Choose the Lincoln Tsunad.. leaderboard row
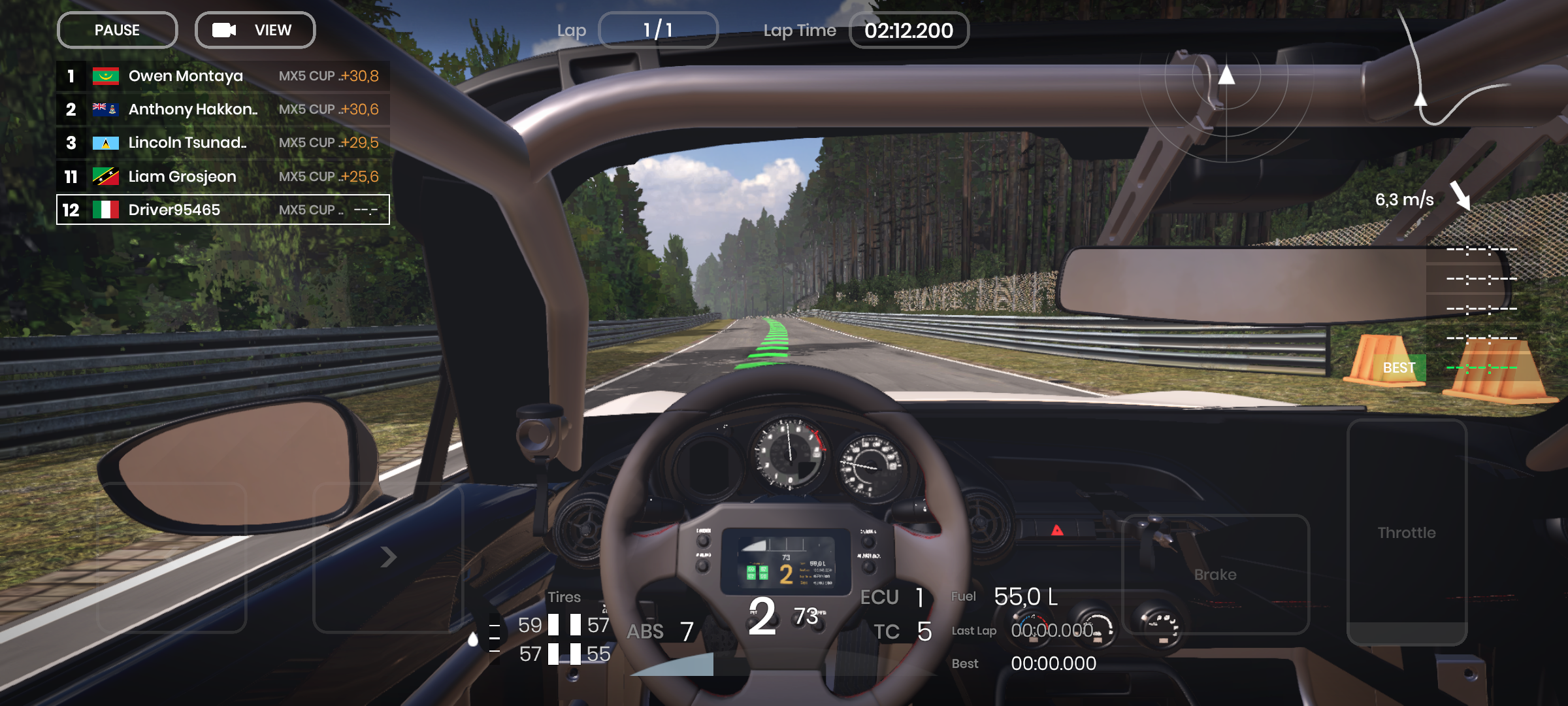The height and width of the screenshot is (706, 1568). (x=223, y=143)
